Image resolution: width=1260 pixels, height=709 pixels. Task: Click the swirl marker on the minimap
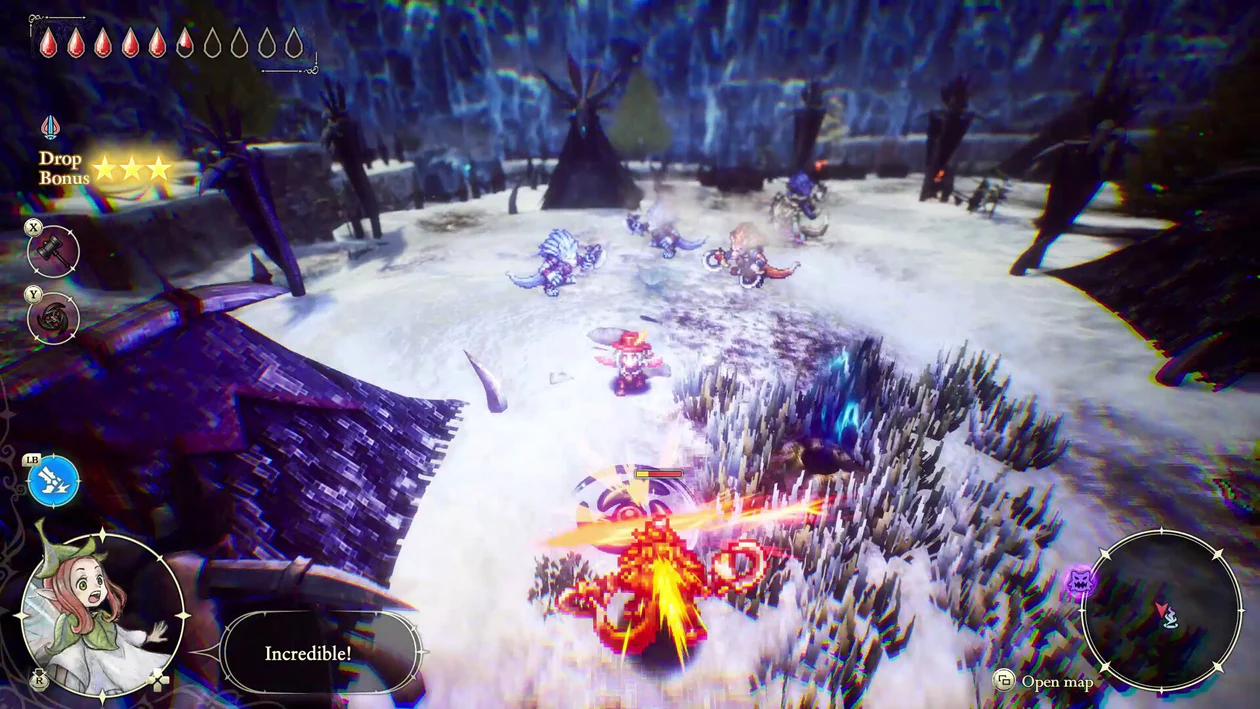pyautogui.click(x=1170, y=618)
